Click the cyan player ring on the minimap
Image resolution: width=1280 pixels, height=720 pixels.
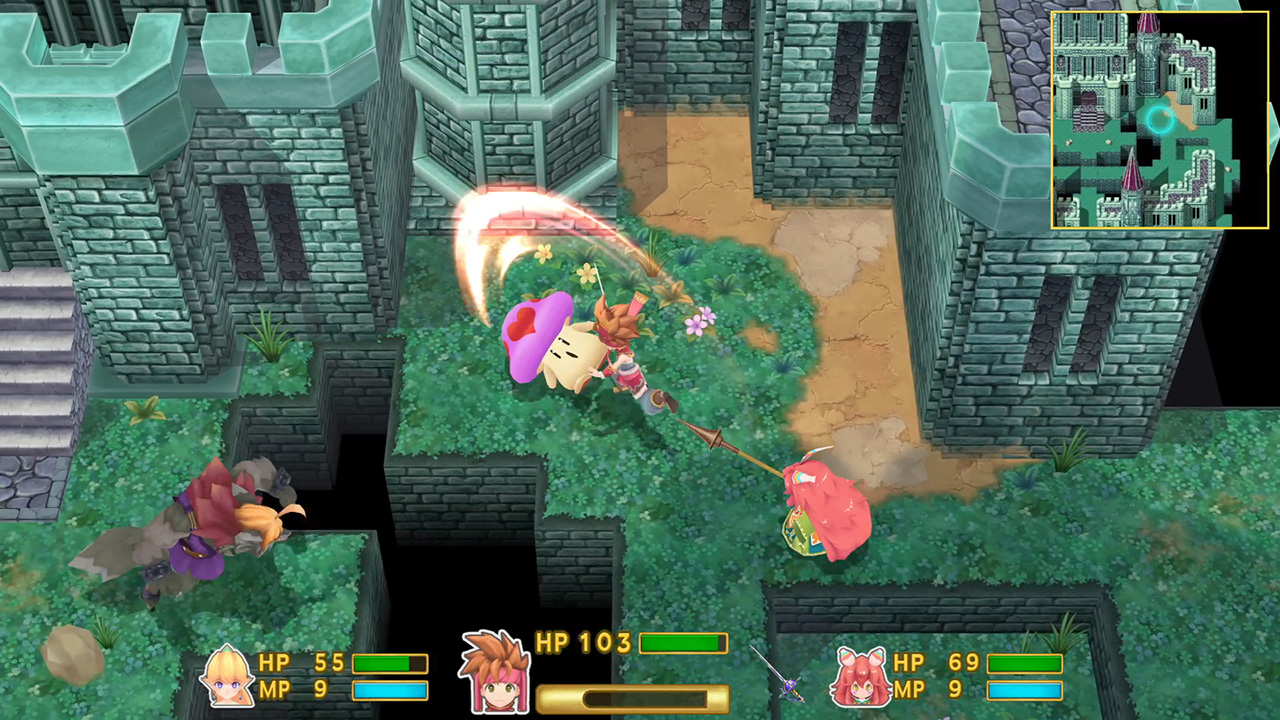point(1160,120)
